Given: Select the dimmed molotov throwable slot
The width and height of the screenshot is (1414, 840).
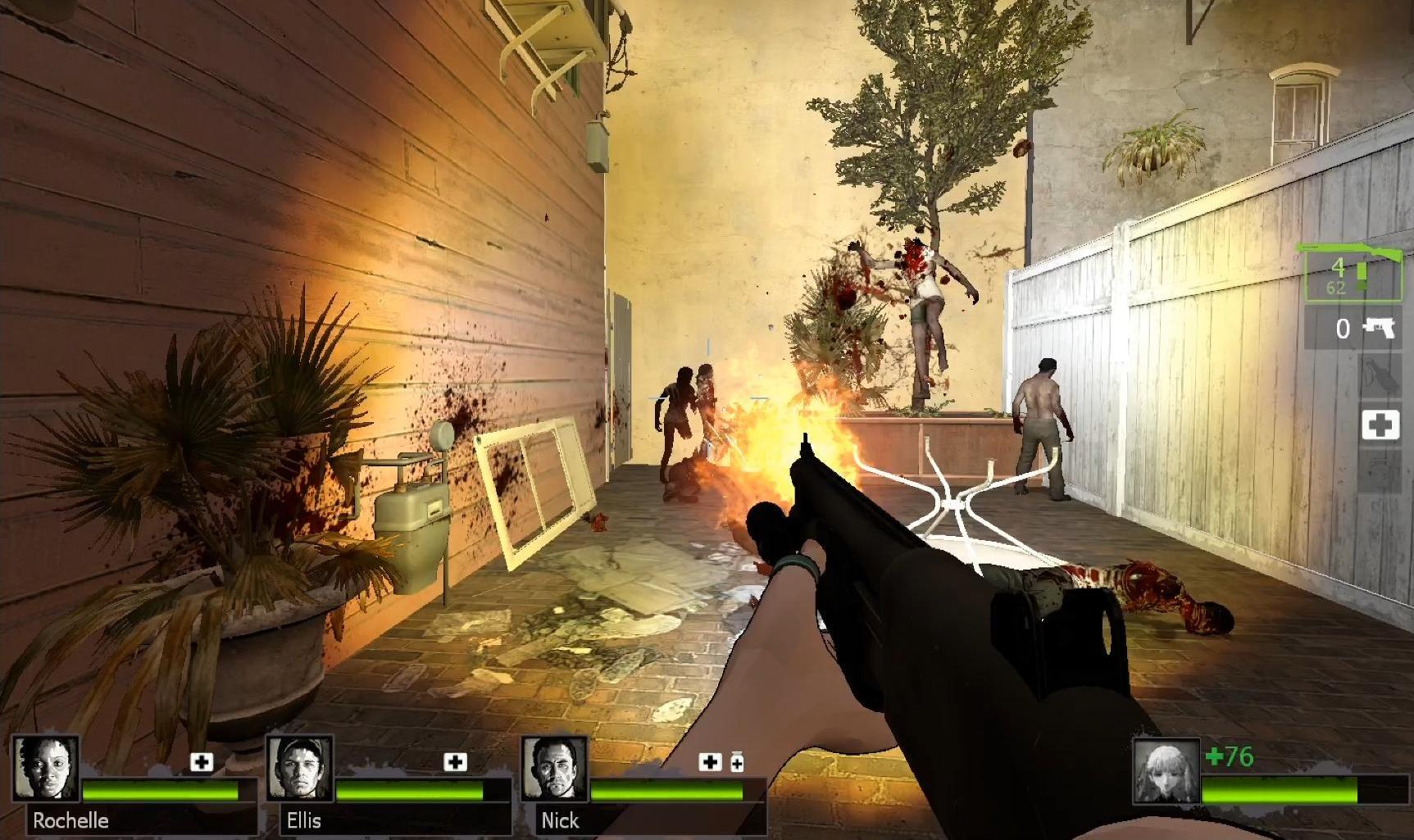Looking at the screenshot, I should click(1380, 377).
